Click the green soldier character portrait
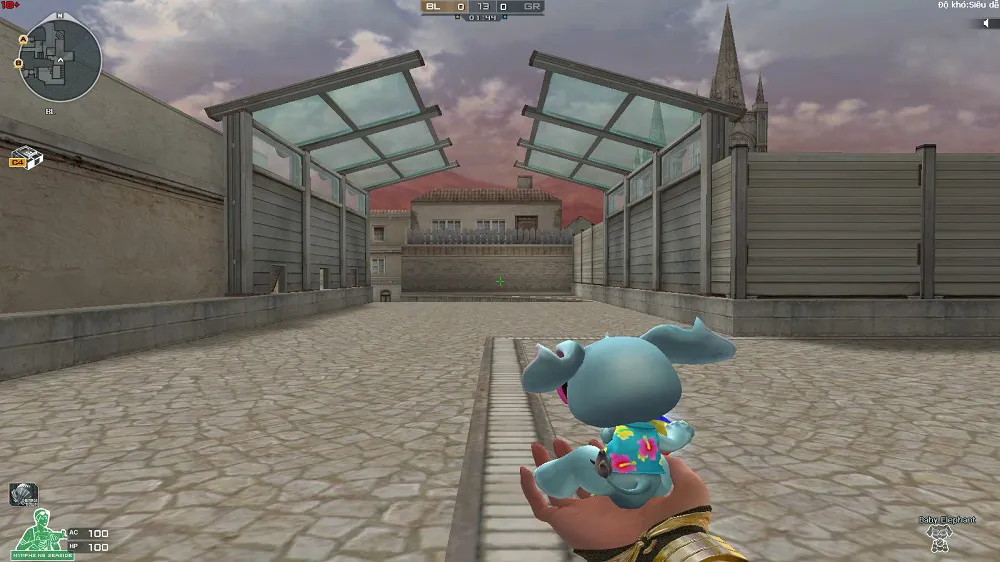This screenshot has width=1000, height=562. point(39,532)
